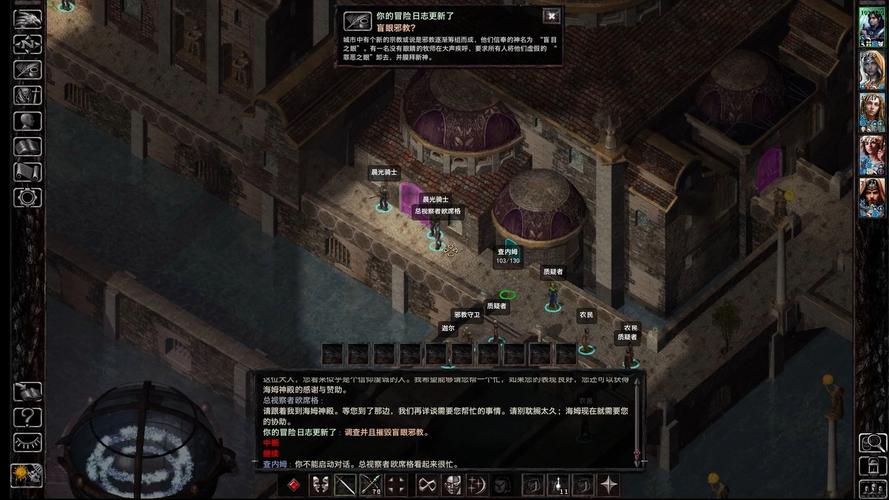This screenshot has height=500, width=889.
Task: Close the journal update notification
Action: [550, 16]
